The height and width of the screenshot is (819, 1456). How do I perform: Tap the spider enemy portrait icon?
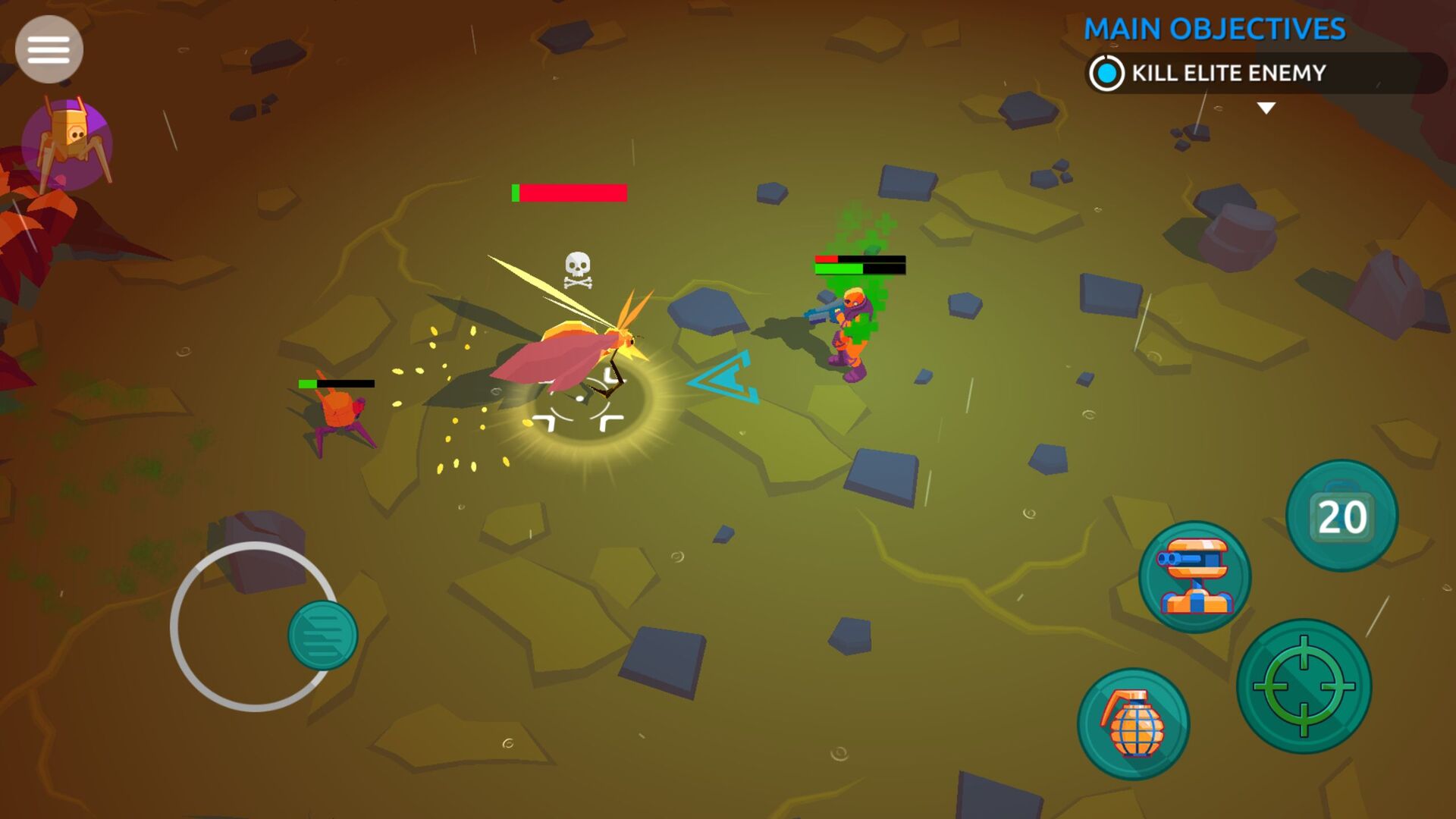(67, 143)
